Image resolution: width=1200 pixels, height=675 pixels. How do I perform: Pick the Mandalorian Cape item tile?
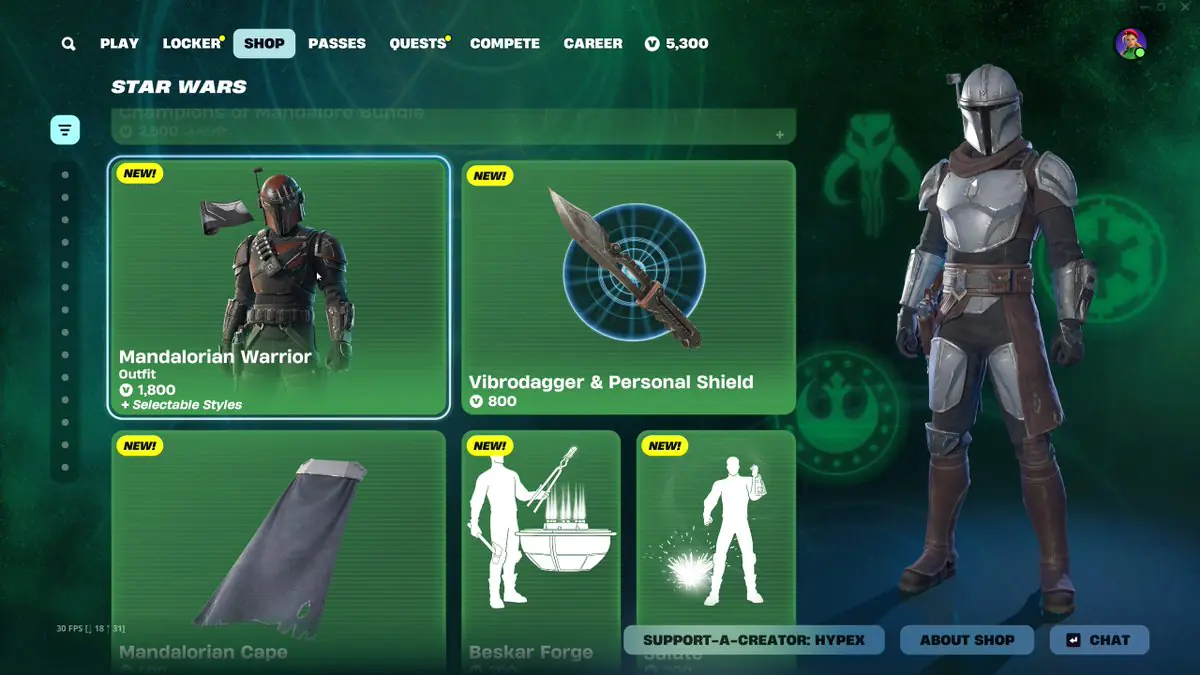point(279,550)
